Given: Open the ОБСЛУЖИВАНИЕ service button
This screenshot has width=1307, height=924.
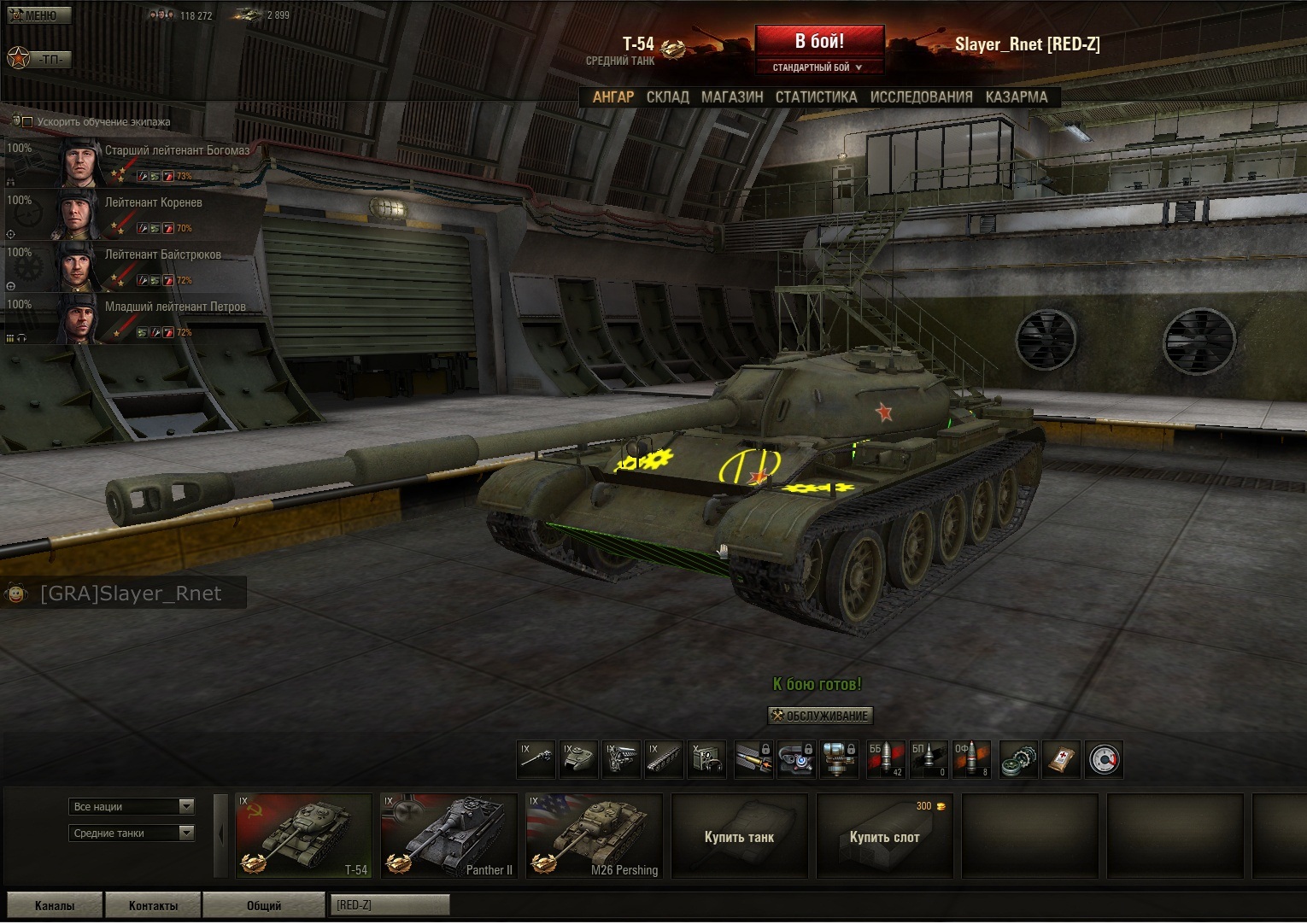Looking at the screenshot, I should [820, 716].
